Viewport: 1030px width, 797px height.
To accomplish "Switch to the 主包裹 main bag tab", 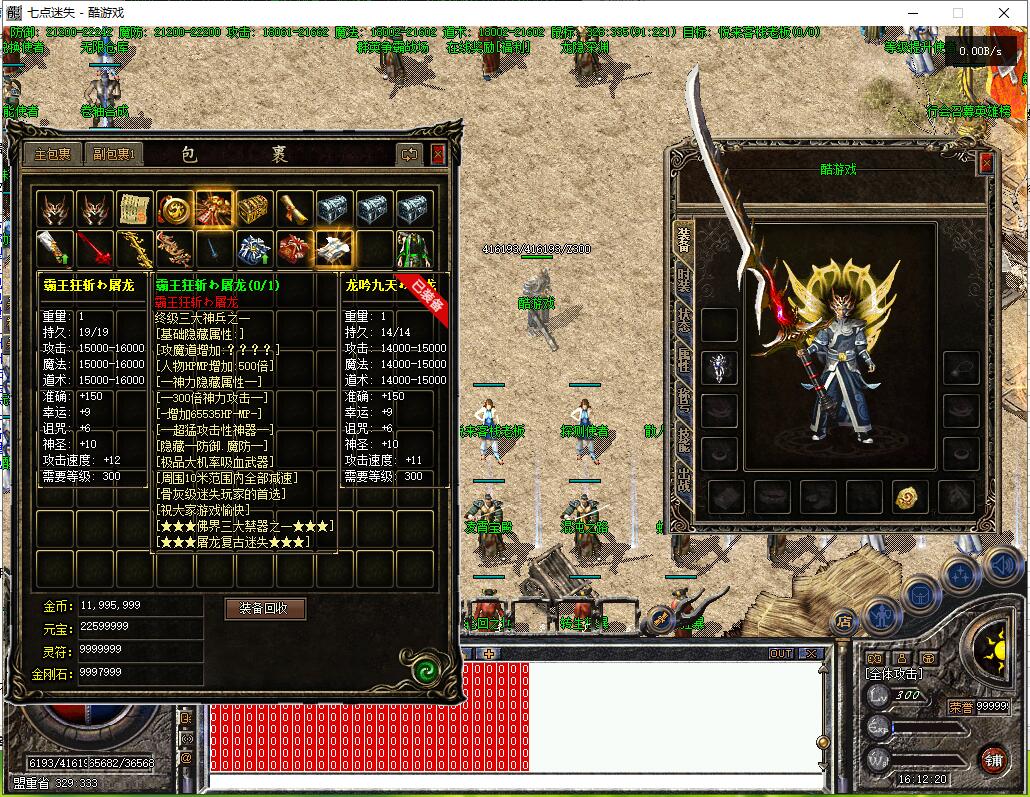I will (x=54, y=154).
